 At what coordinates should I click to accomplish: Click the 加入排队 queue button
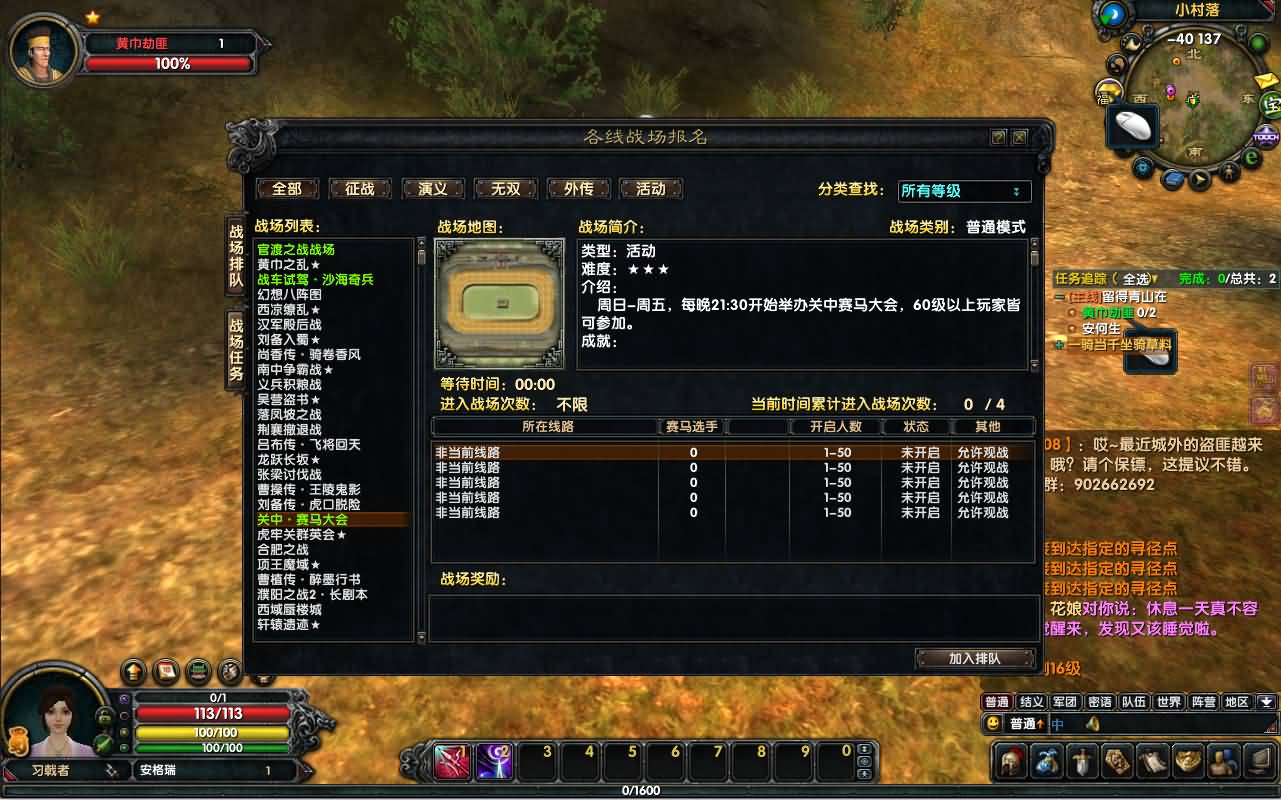point(975,659)
